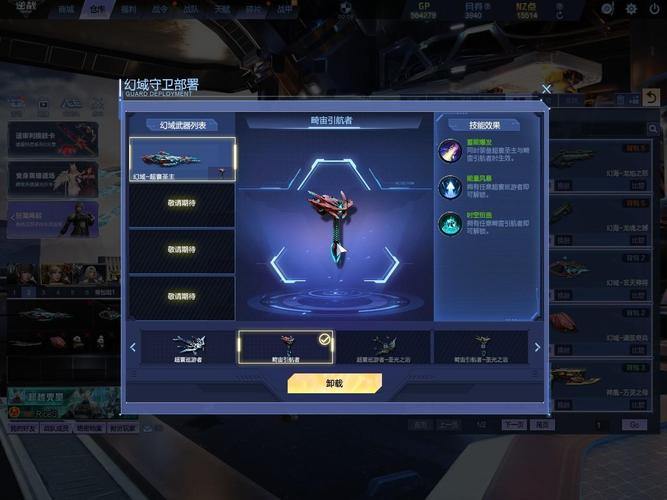
Task: Choose the 超赛巡游者 guardian tile
Action: point(187,346)
